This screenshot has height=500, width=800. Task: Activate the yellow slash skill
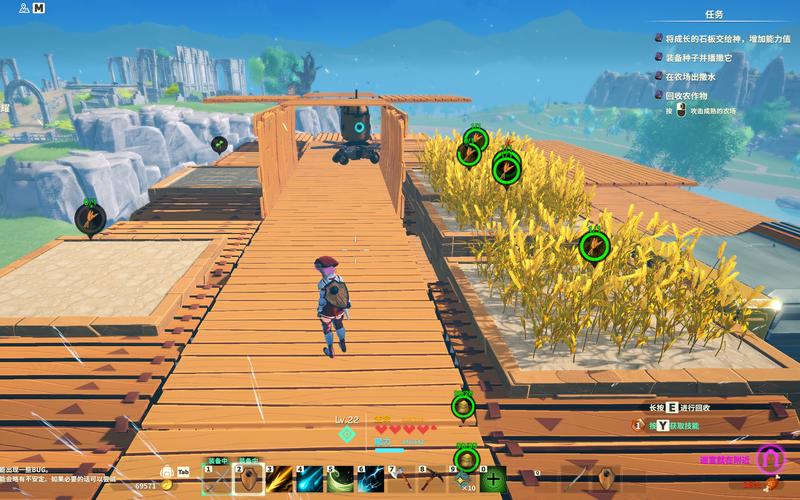coord(280,482)
